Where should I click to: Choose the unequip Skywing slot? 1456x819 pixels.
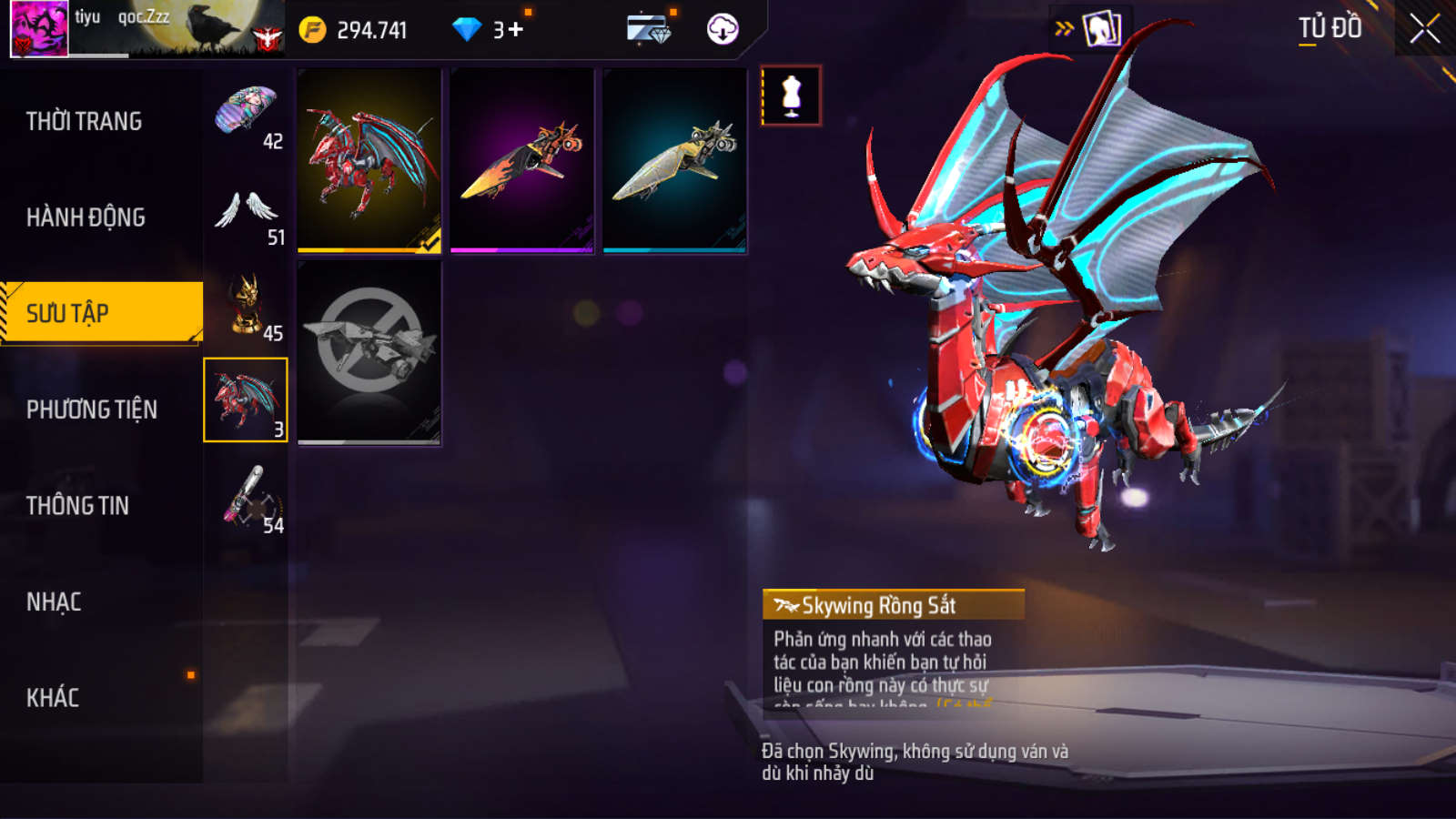point(369,352)
